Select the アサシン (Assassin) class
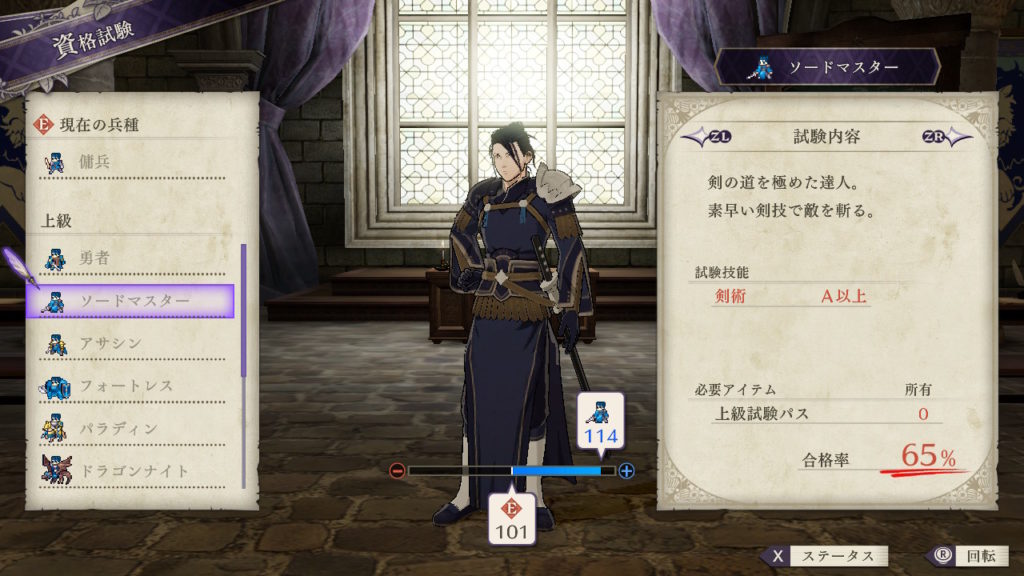1024x576 pixels. [130, 344]
